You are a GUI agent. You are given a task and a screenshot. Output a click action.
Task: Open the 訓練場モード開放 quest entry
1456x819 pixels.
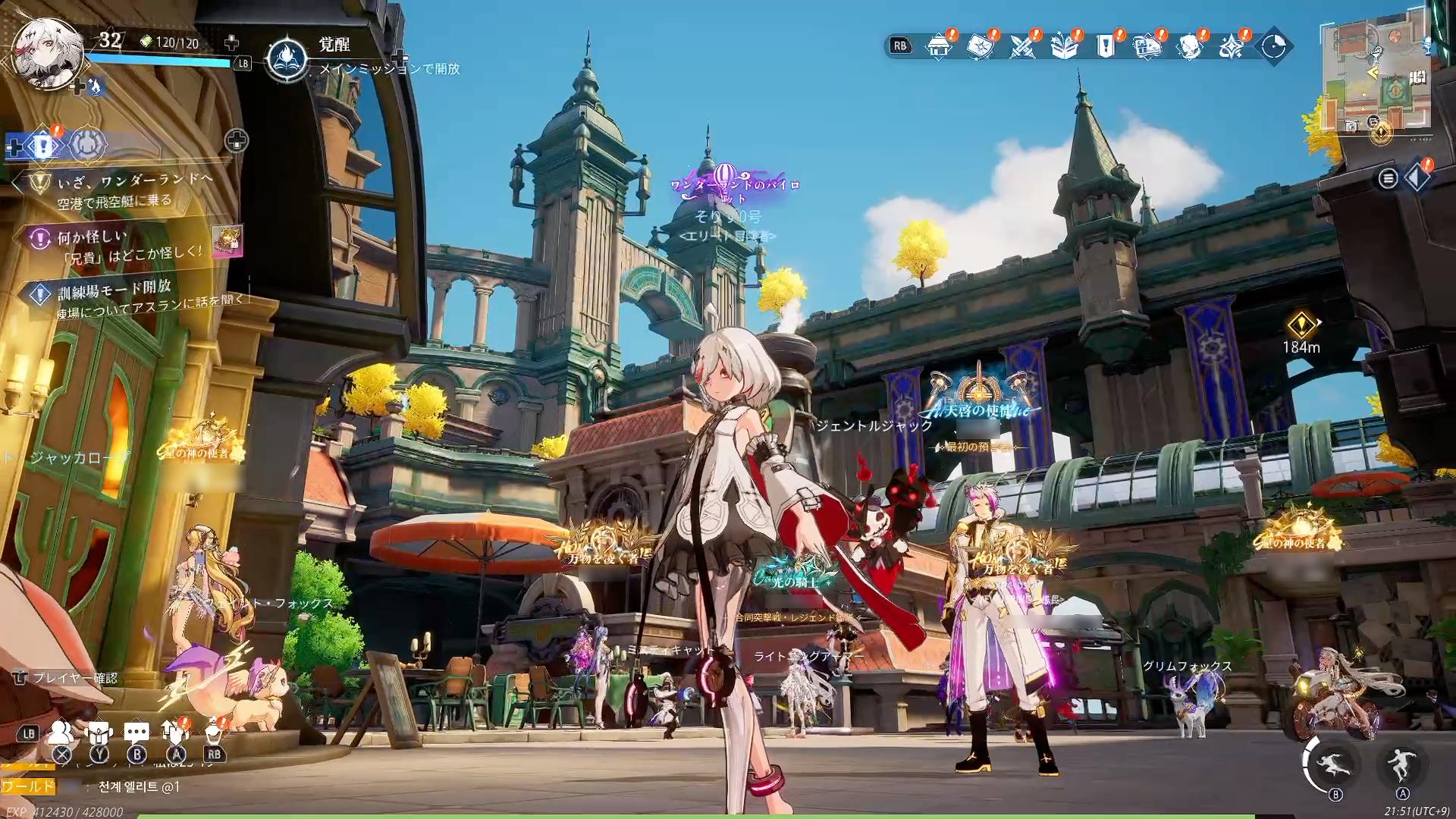114,288
